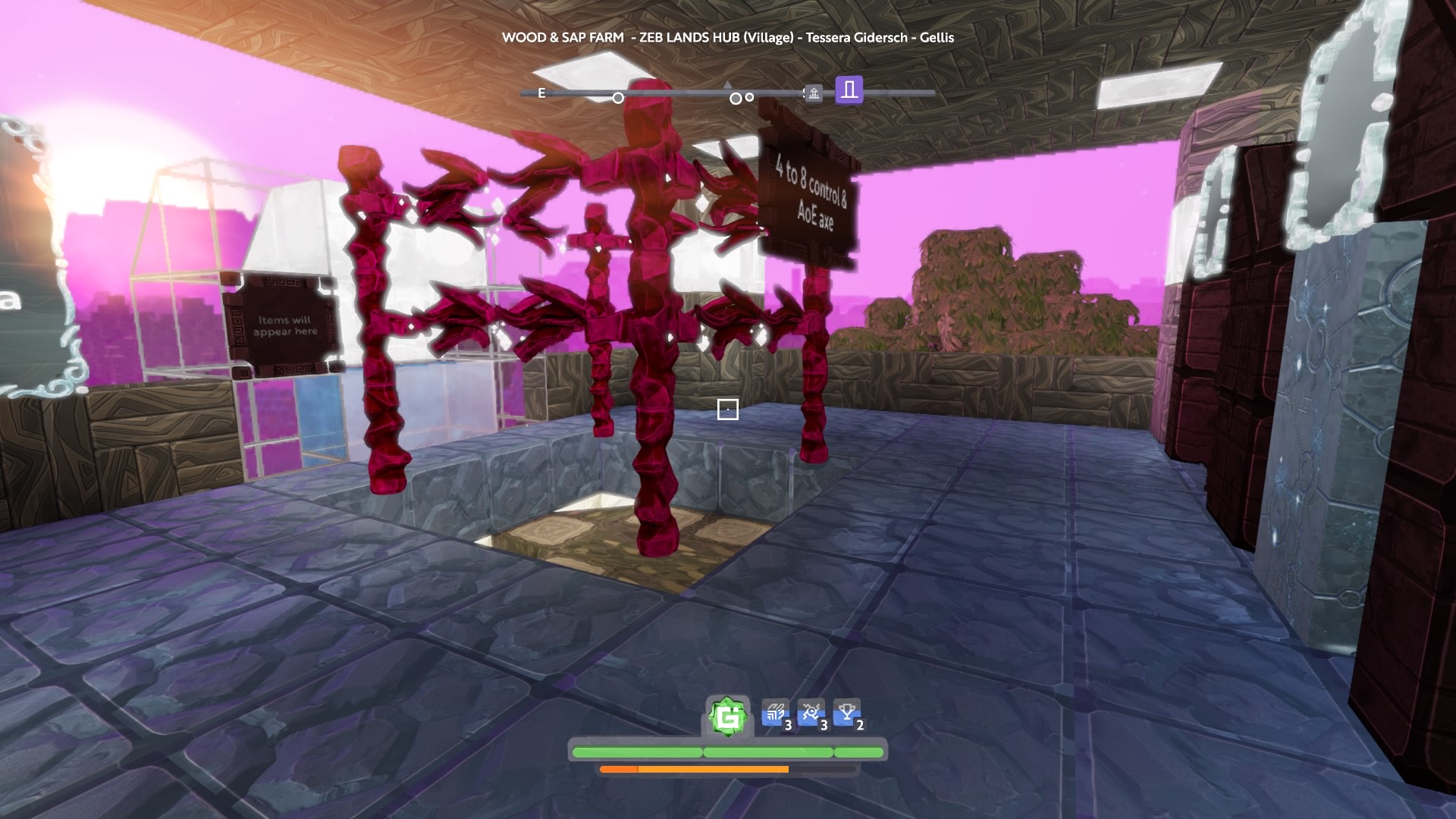Click the grey building marker on compass
This screenshot has height=819, width=1456.
click(x=814, y=94)
